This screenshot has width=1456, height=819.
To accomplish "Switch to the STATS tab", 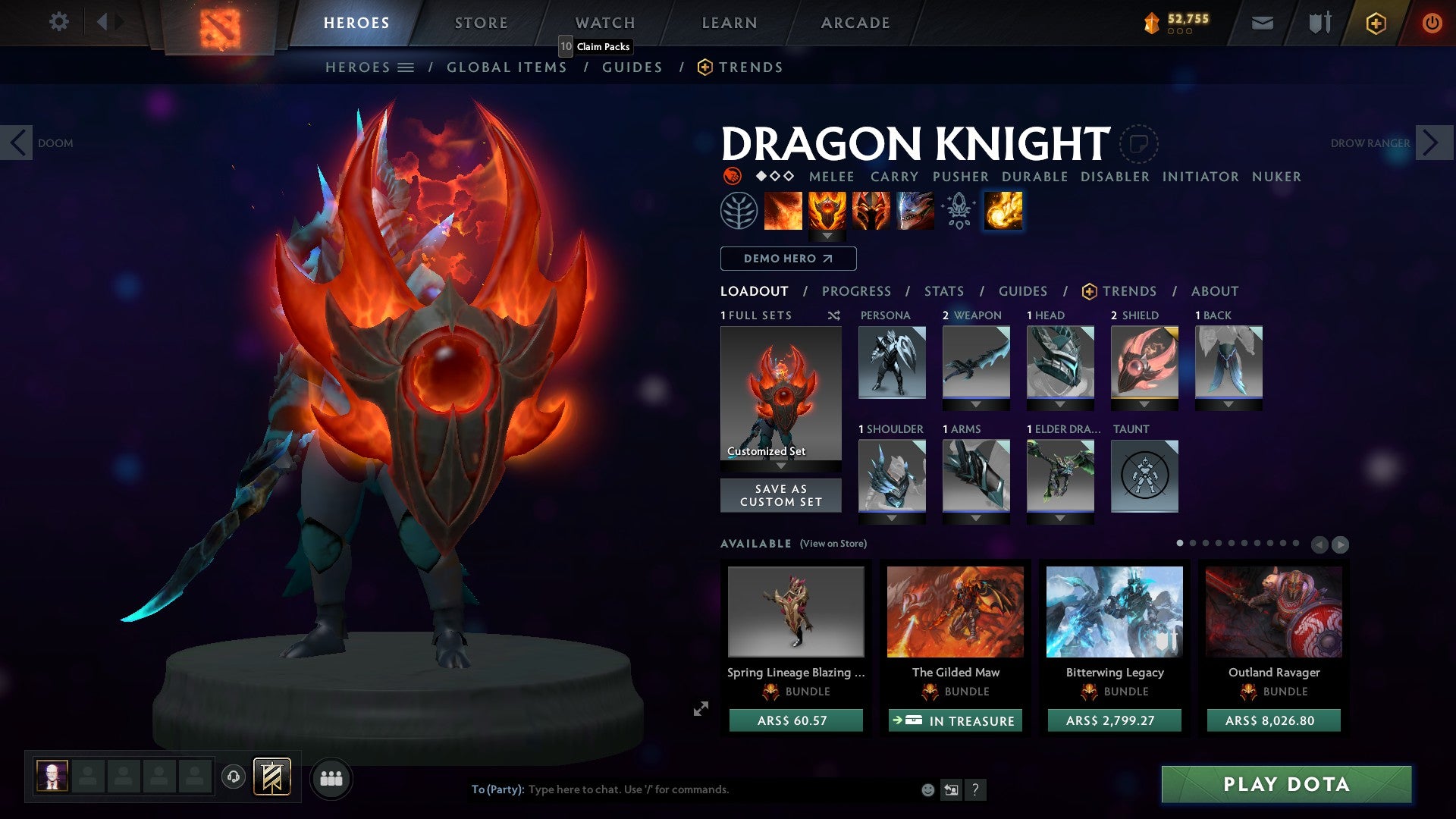I will pos(943,290).
